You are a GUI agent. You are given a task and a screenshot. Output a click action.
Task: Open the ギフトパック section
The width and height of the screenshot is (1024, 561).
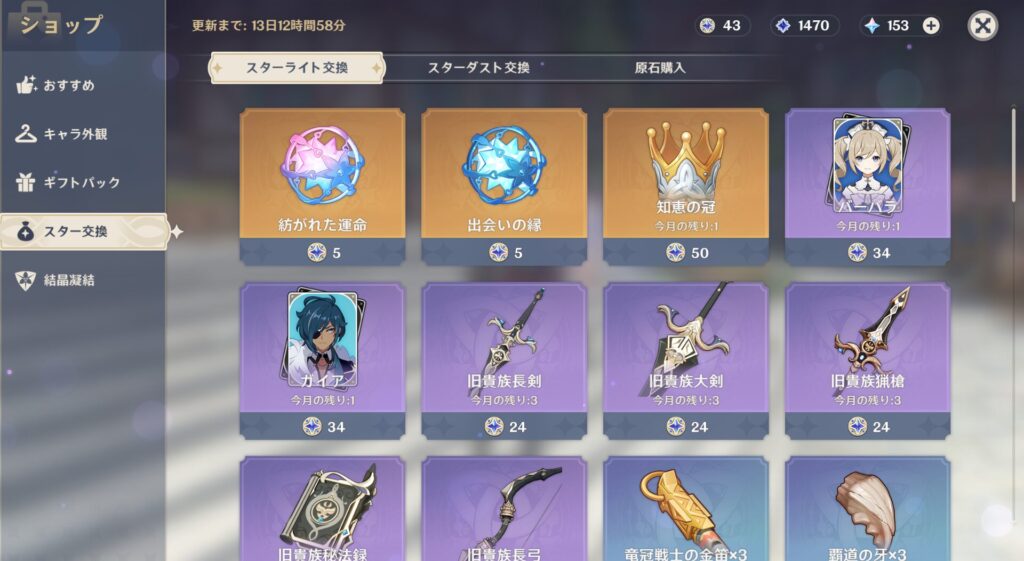pyautogui.click(x=81, y=183)
